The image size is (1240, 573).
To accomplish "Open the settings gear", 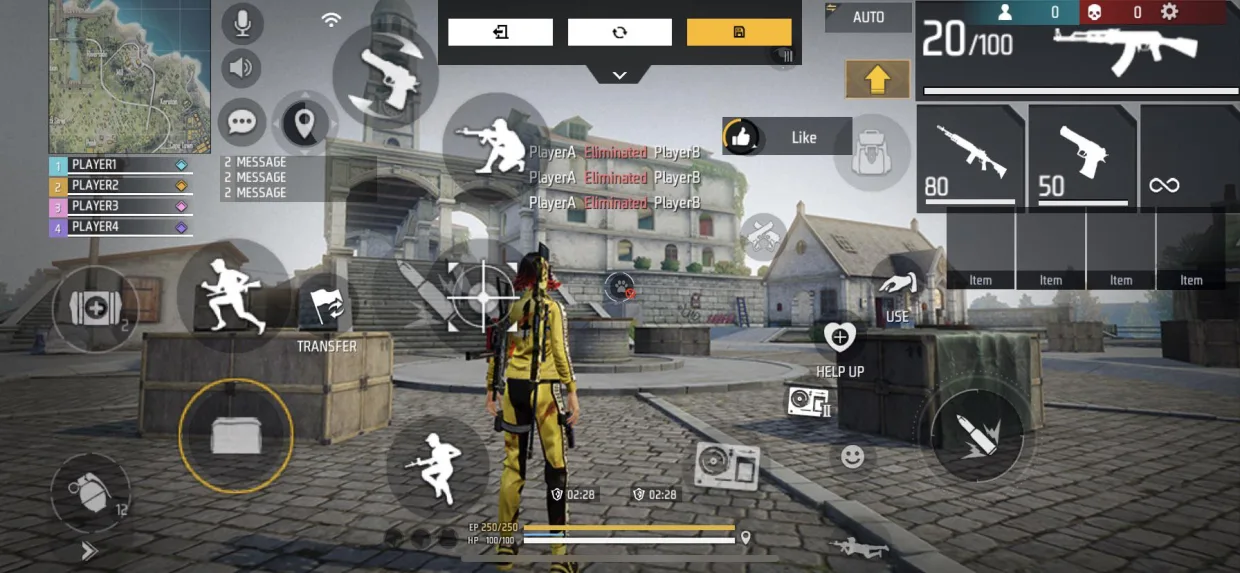I will [x=1169, y=12].
